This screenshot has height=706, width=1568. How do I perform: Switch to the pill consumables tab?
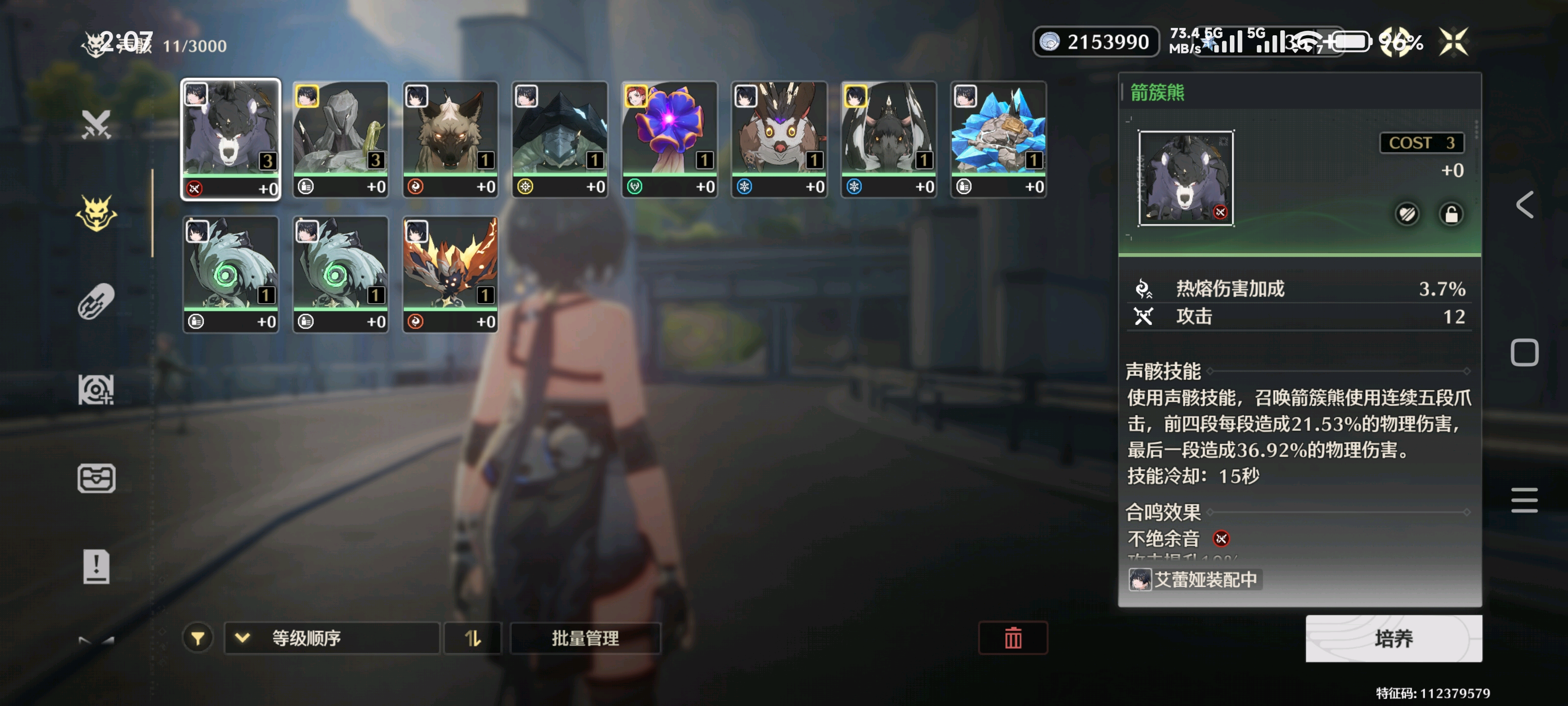point(96,302)
